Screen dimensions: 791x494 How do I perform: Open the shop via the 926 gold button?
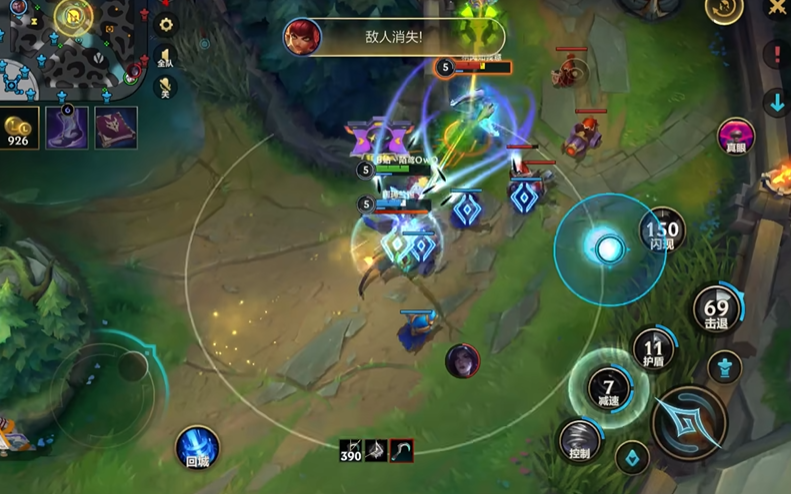19,128
